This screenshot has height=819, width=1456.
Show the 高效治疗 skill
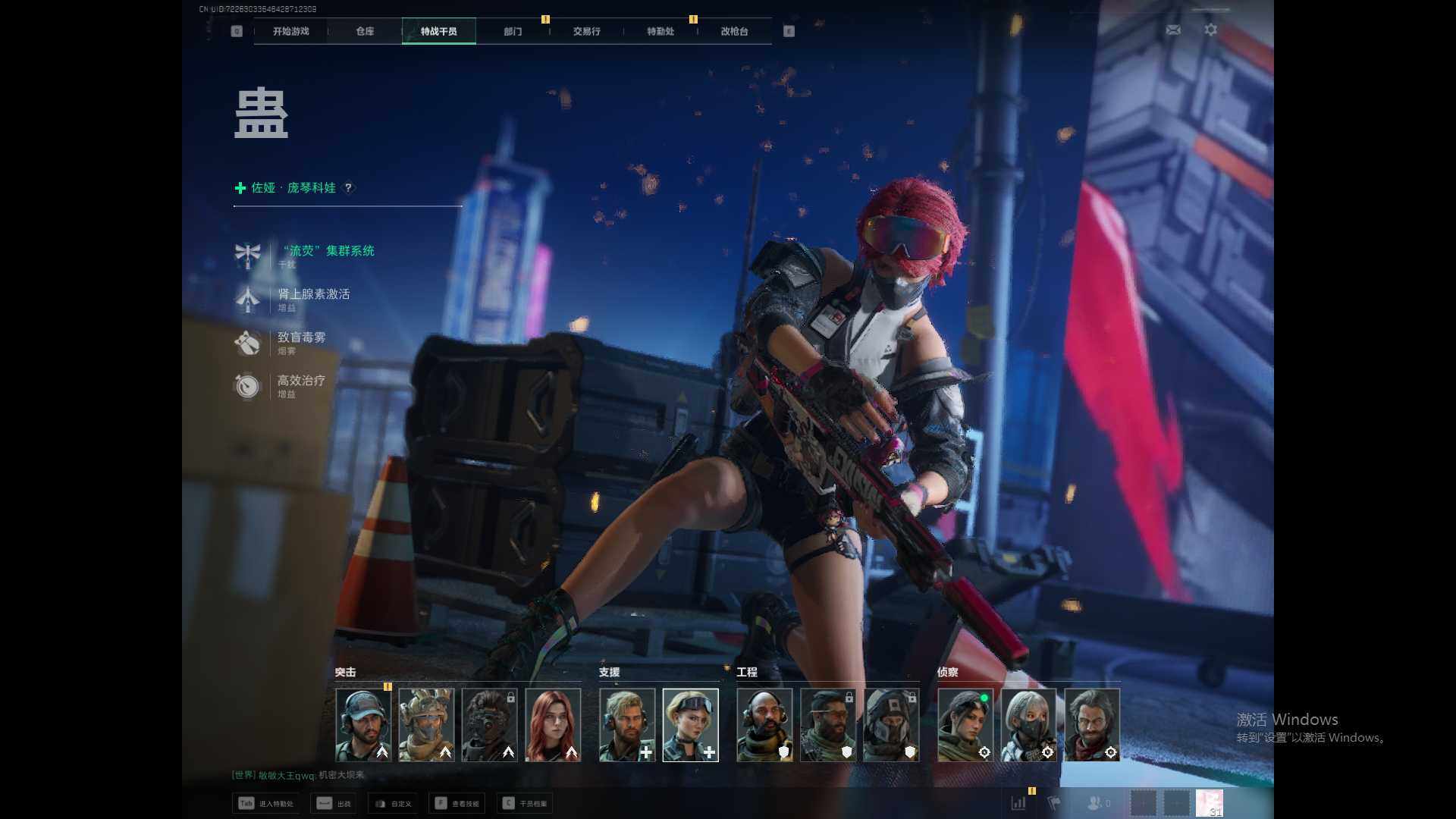(x=301, y=381)
